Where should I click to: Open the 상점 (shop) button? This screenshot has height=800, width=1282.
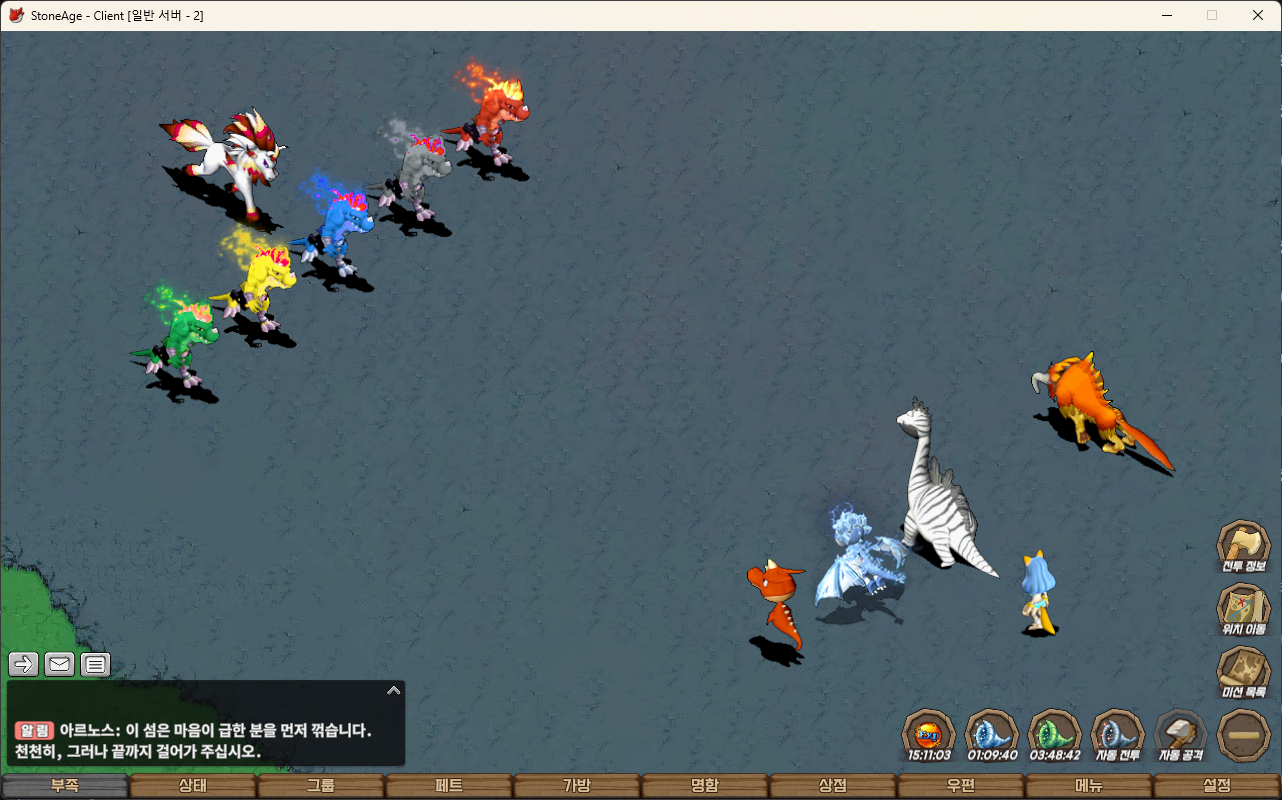pyautogui.click(x=833, y=786)
